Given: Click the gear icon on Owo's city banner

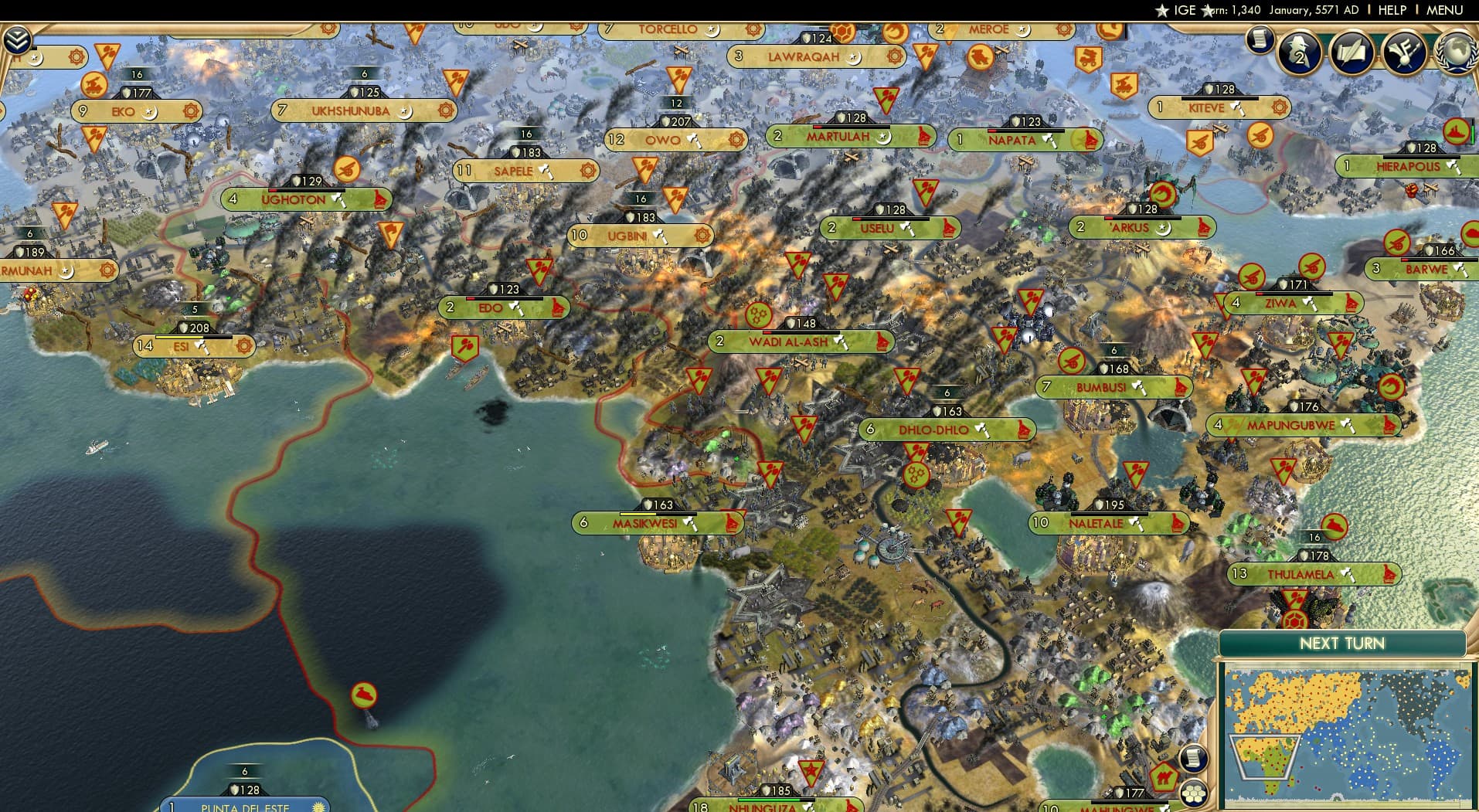Looking at the screenshot, I should [x=736, y=139].
